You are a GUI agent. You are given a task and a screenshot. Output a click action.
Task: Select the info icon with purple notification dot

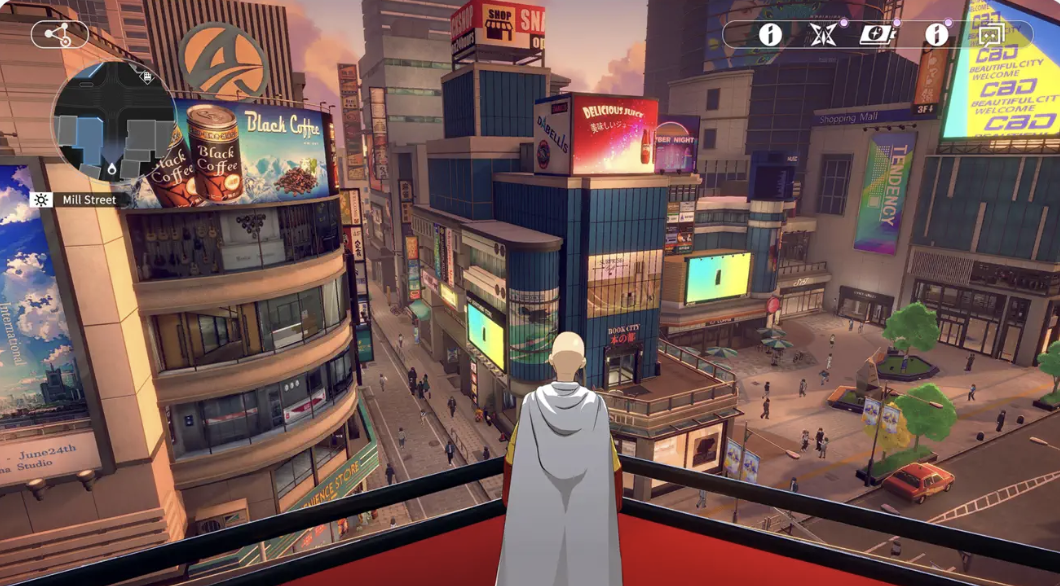click(936, 35)
